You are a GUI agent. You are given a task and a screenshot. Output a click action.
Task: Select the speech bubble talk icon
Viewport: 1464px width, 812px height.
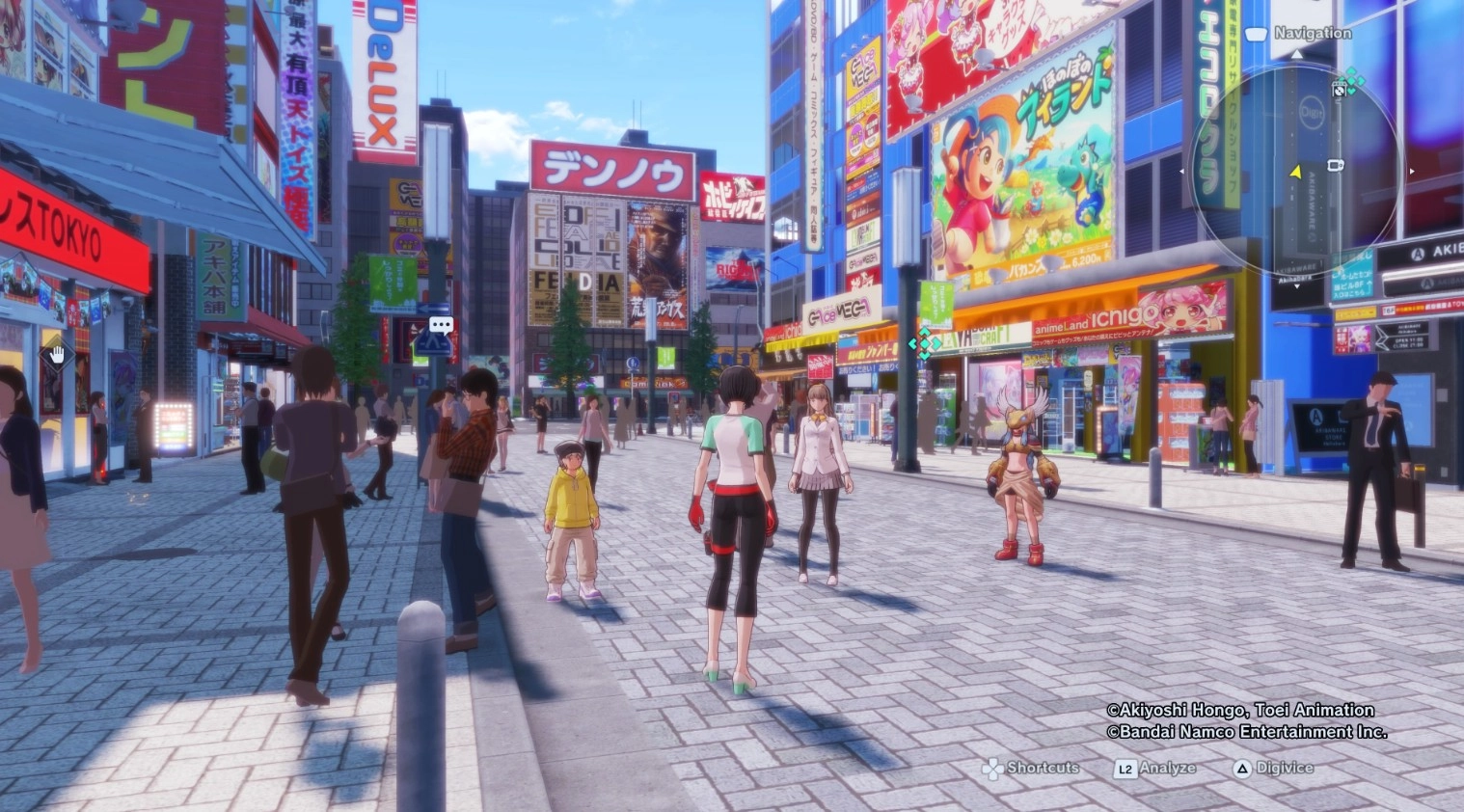click(441, 326)
